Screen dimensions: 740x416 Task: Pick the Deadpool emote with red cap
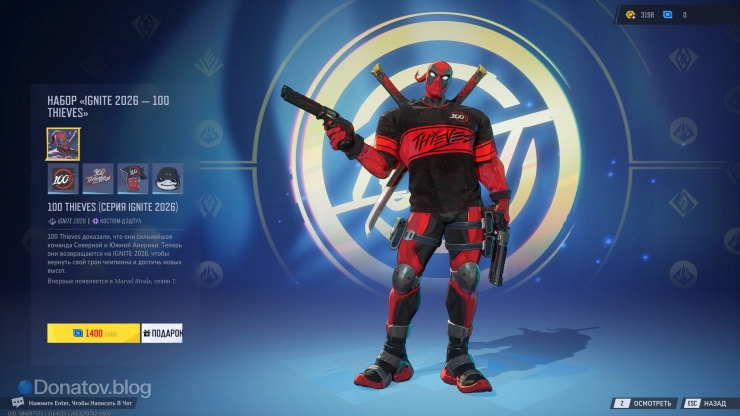tap(133, 179)
